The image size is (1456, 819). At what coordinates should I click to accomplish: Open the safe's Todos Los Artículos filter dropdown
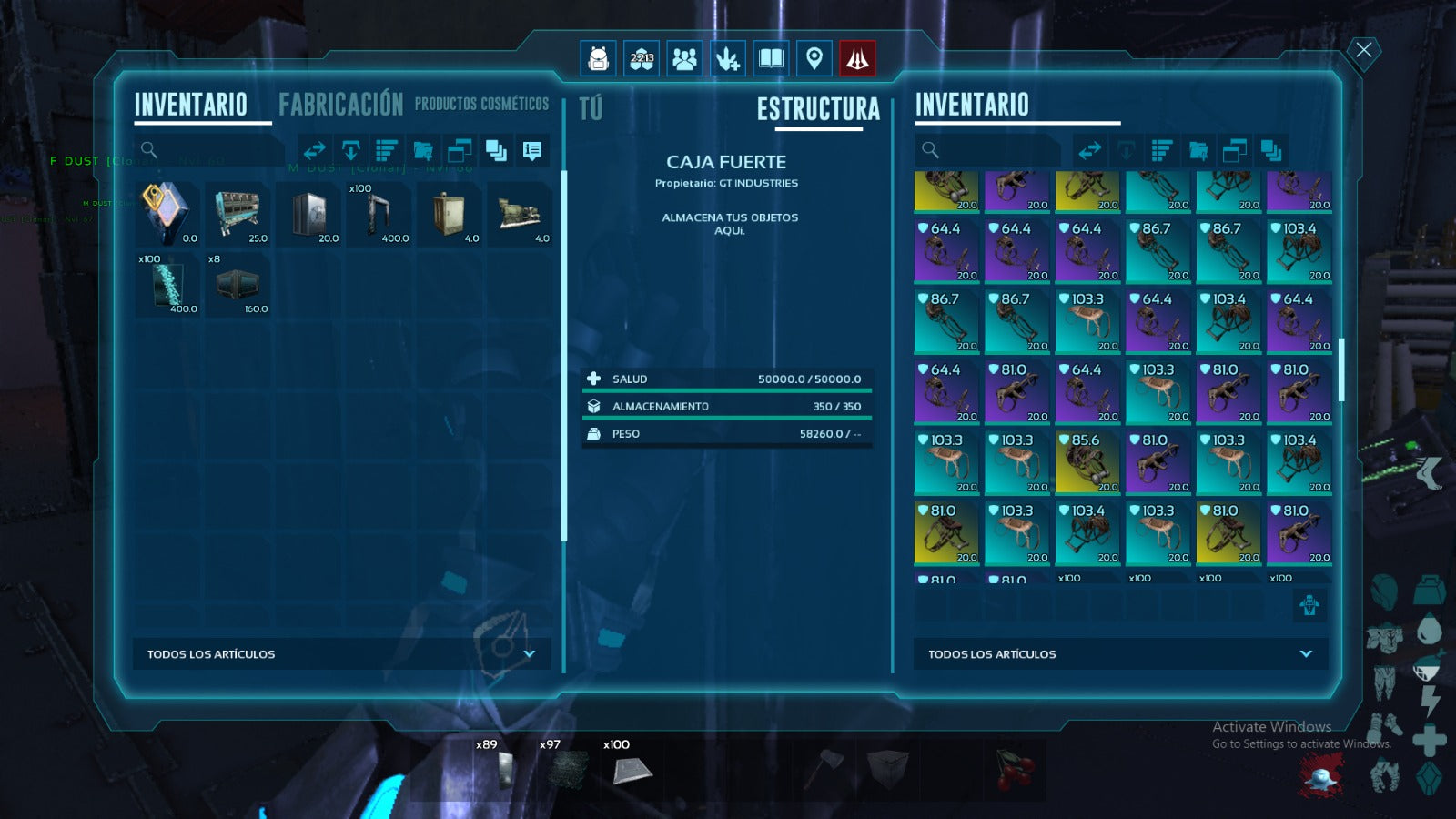click(1120, 654)
